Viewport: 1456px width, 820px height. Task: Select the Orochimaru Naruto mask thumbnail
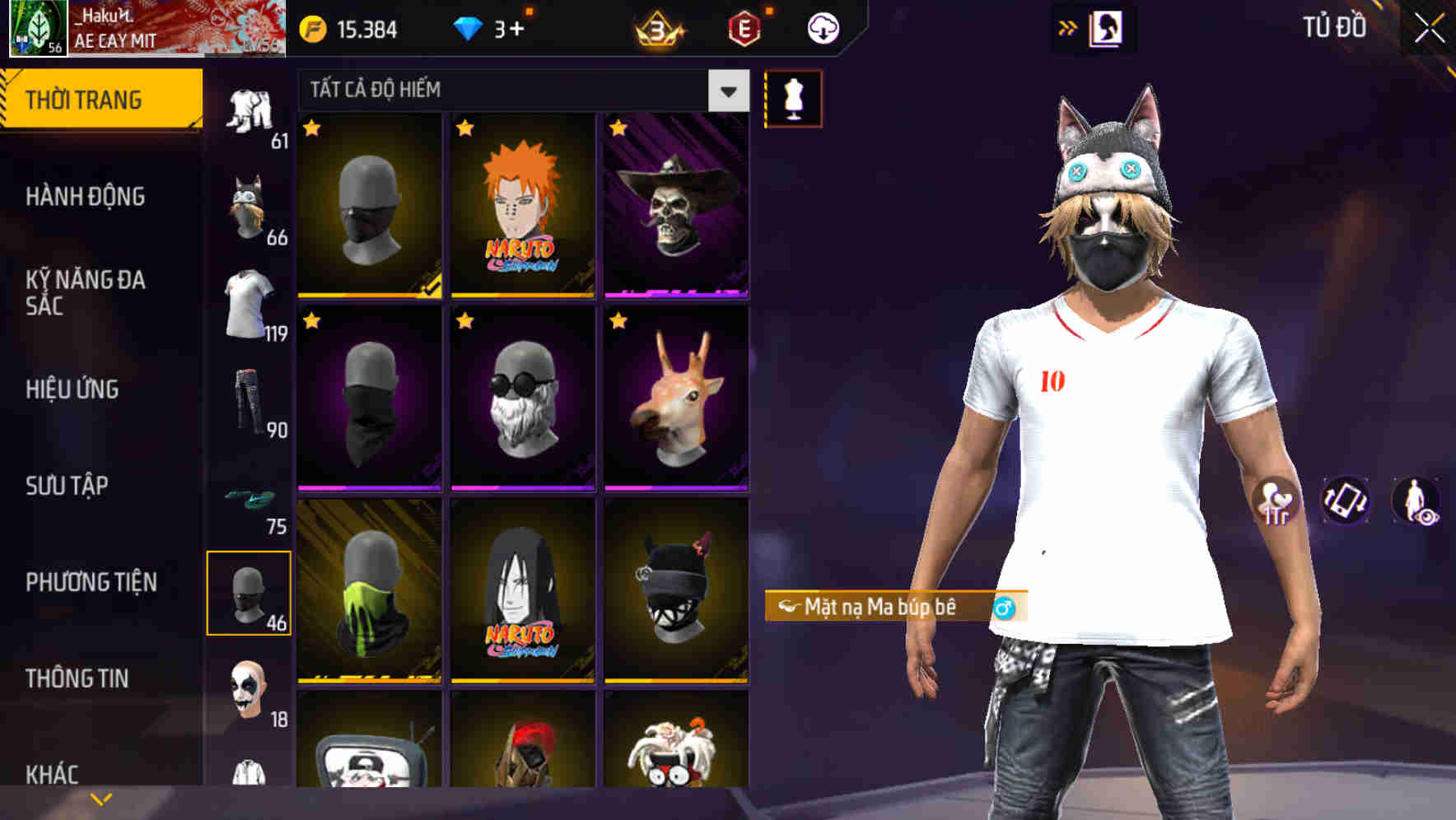[524, 594]
